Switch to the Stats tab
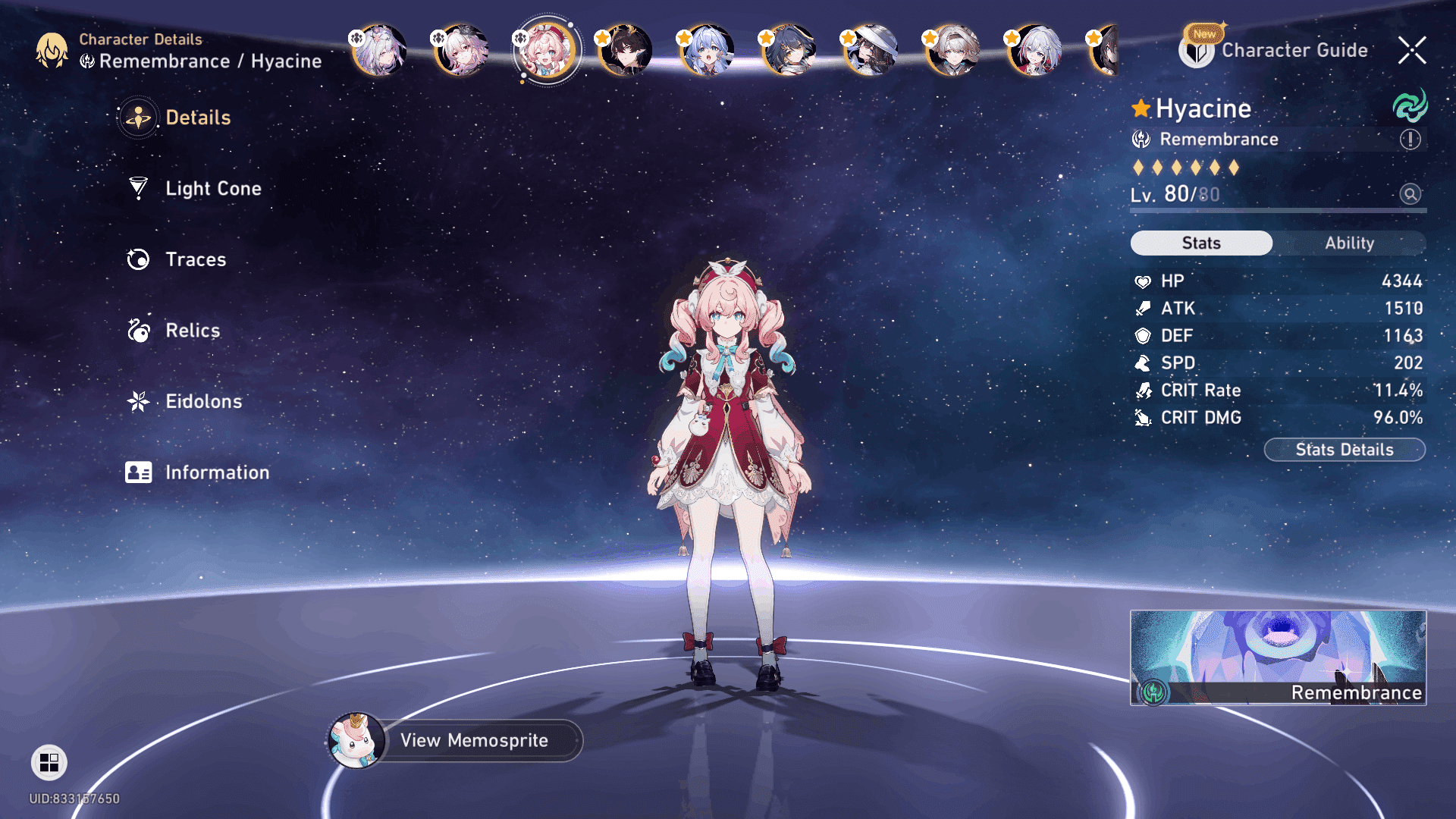The height and width of the screenshot is (819, 1456). [x=1201, y=243]
